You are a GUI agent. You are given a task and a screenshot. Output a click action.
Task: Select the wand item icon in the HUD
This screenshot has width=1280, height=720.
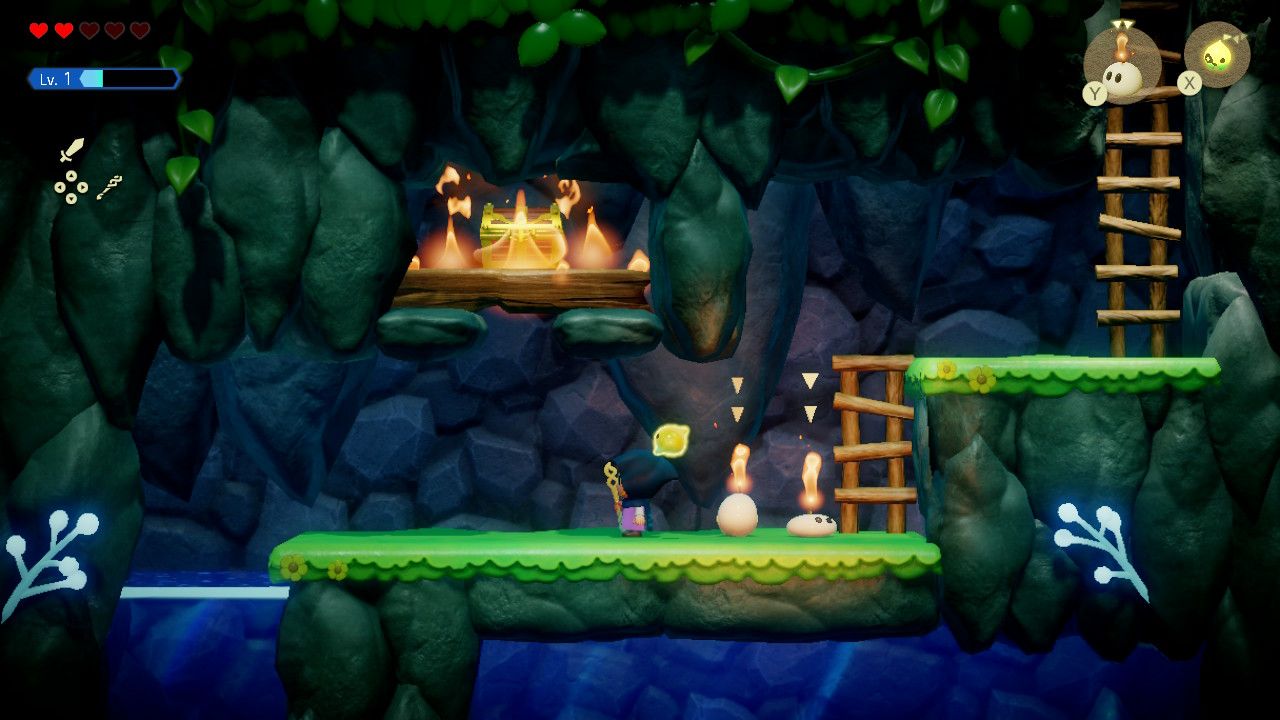coord(110,188)
